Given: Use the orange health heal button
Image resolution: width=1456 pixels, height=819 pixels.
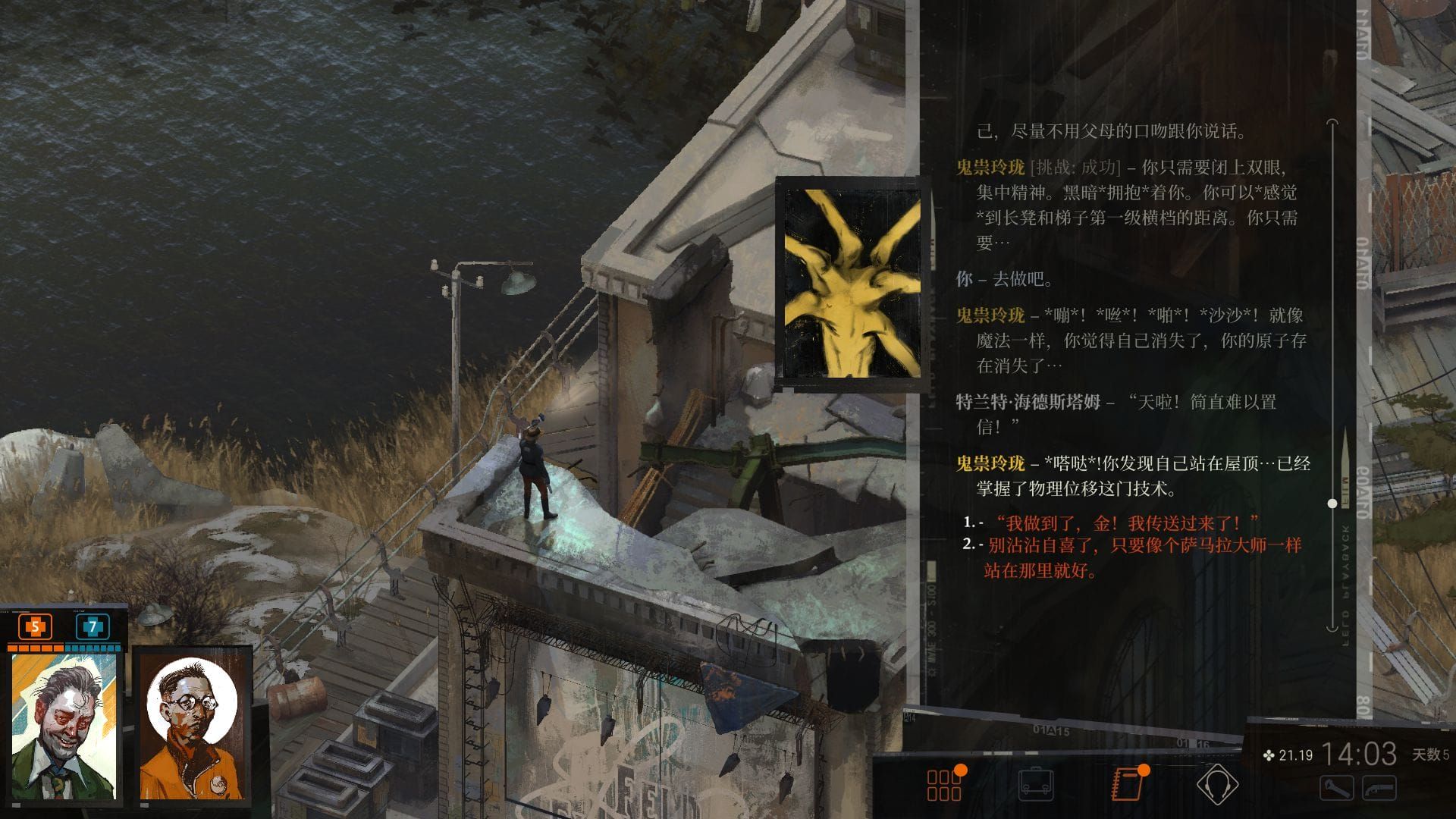Looking at the screenshot, I should click(x=35, y=627).
